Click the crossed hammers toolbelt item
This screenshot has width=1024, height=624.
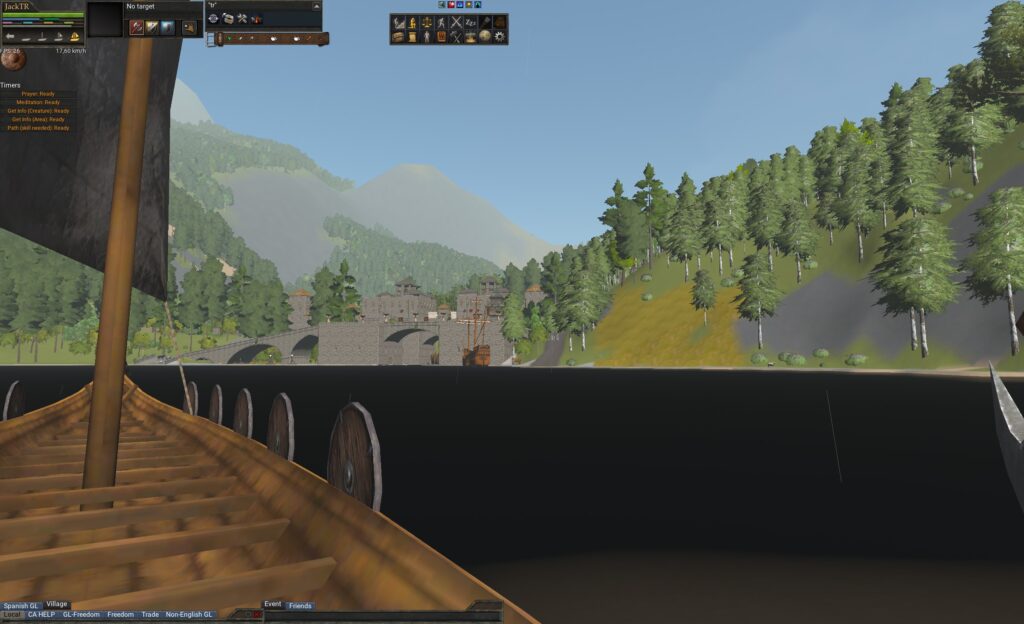click(x=242, y=18)
